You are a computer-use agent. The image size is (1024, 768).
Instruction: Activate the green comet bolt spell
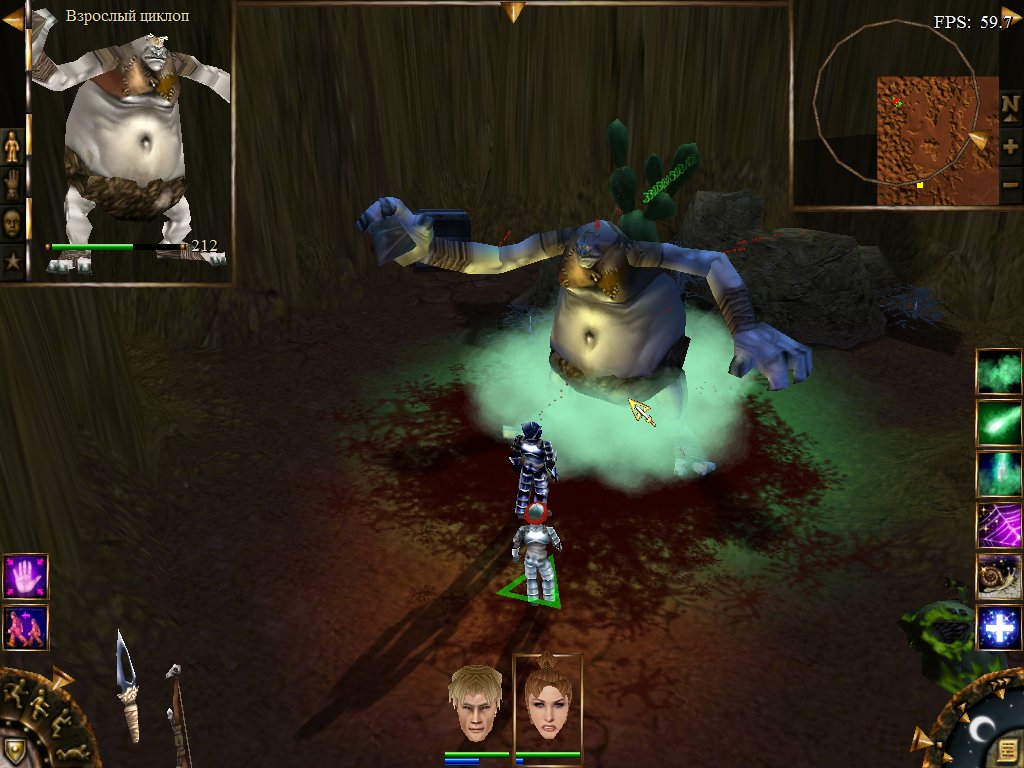pyautogui.click(x=999, y=423)
